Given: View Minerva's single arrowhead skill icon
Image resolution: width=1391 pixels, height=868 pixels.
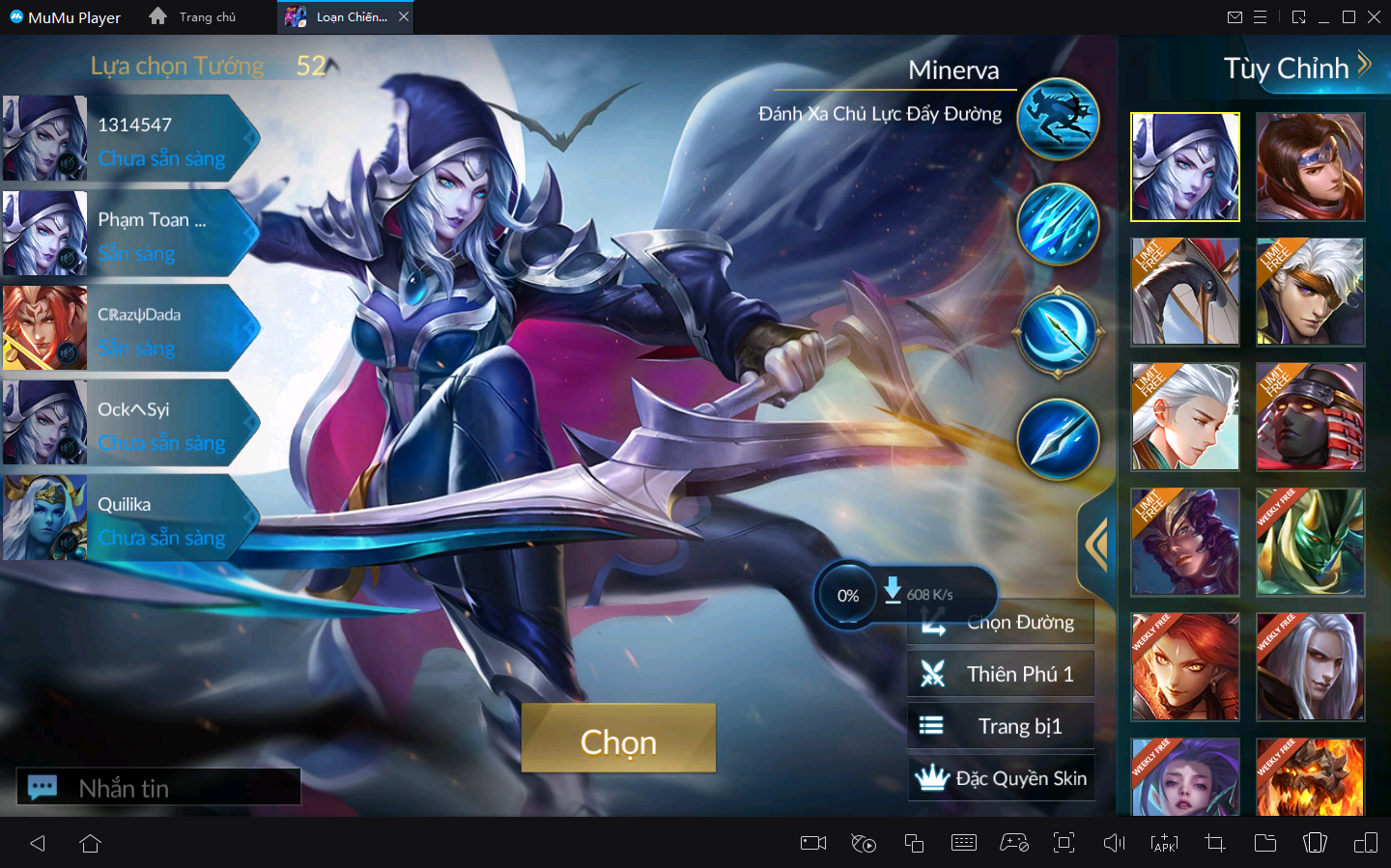Looking at the screenshot, I should coord(1058,439).
